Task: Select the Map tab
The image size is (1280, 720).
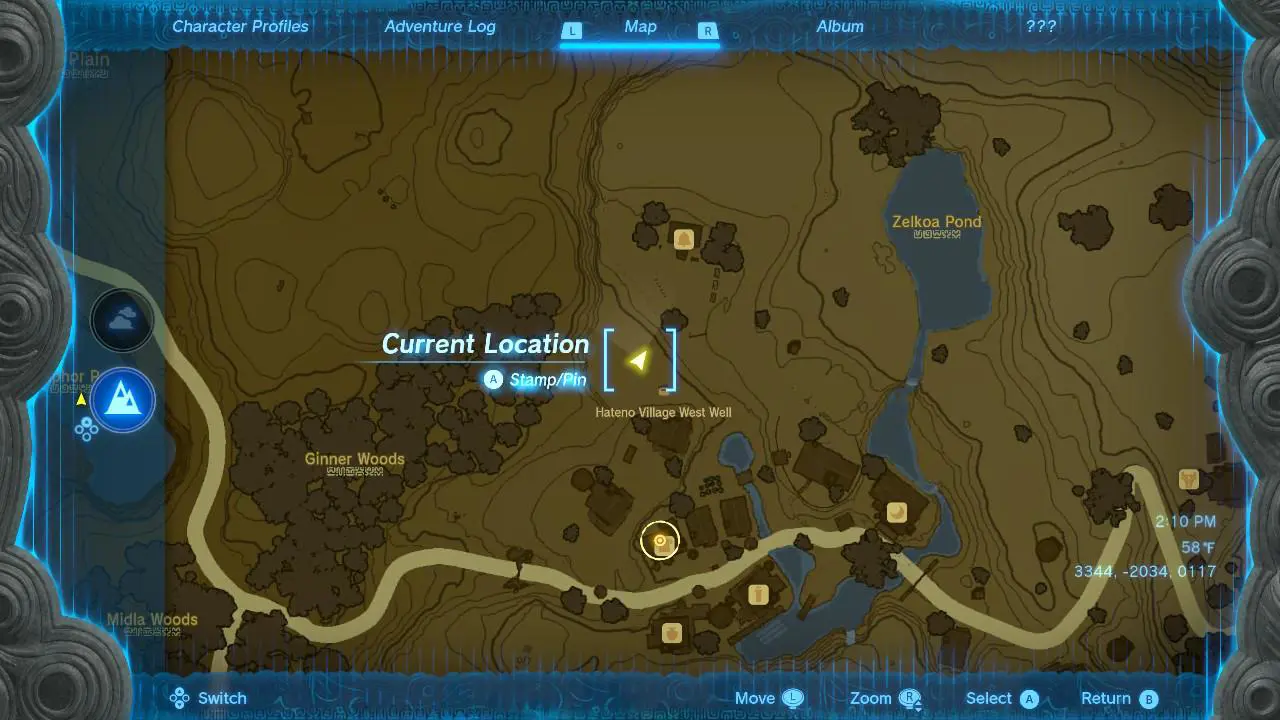Action: 640,27
